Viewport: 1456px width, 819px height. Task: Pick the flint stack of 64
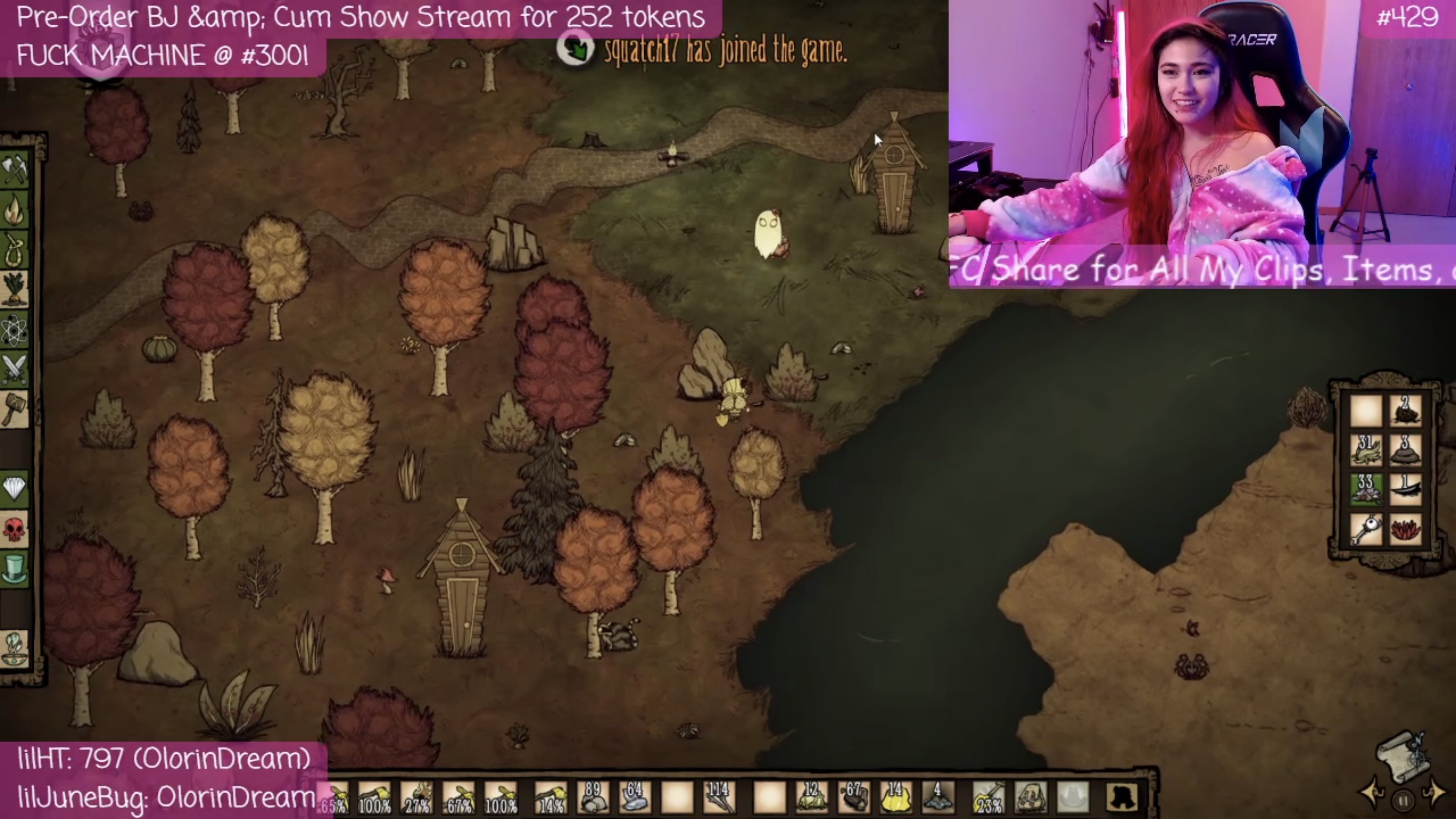tap(634, 798)
